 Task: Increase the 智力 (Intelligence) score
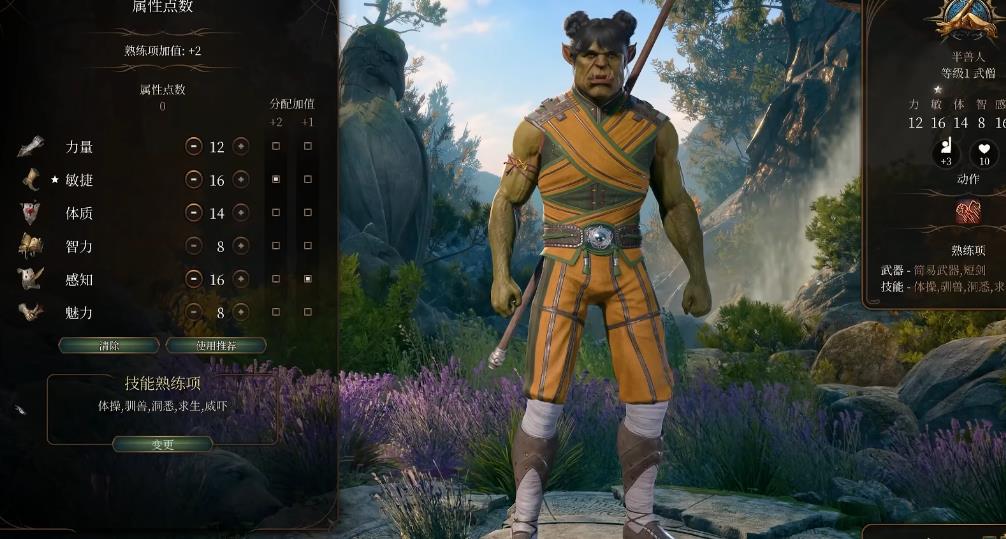[241, 246]
